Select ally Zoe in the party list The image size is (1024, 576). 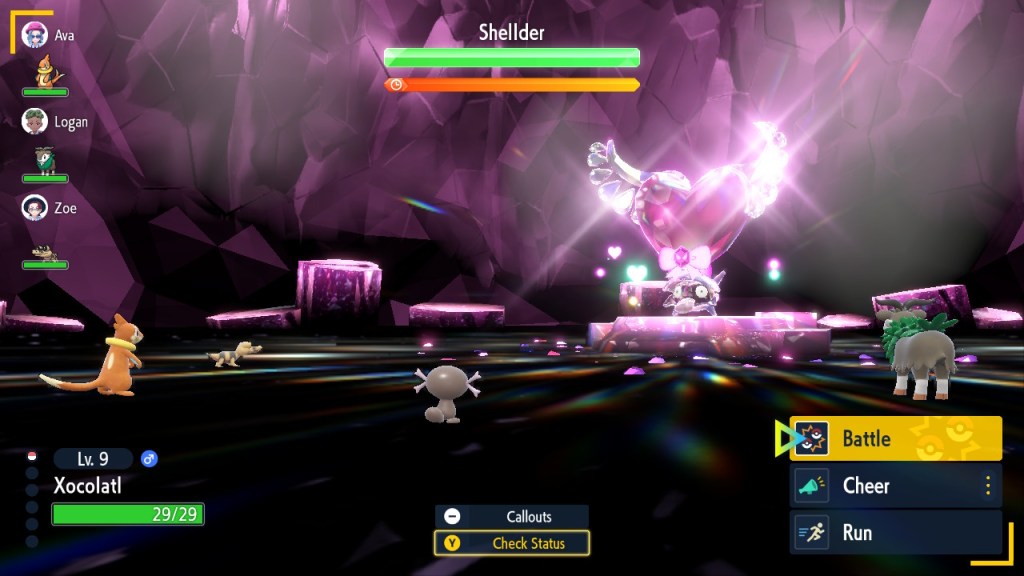click(x=48, y=208)
